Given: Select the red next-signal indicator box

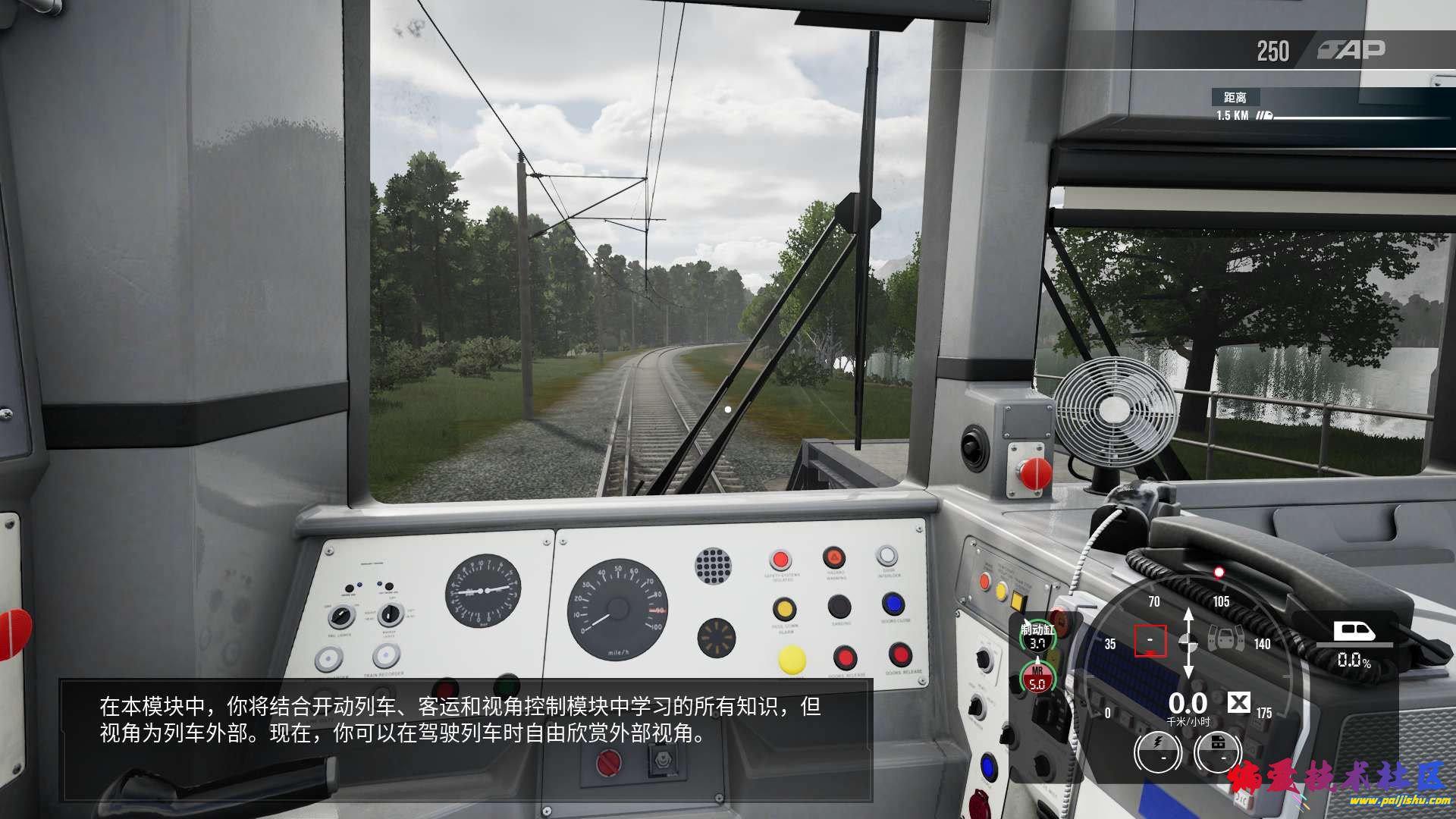Looking at the screenshot, I should point(1150,641).
